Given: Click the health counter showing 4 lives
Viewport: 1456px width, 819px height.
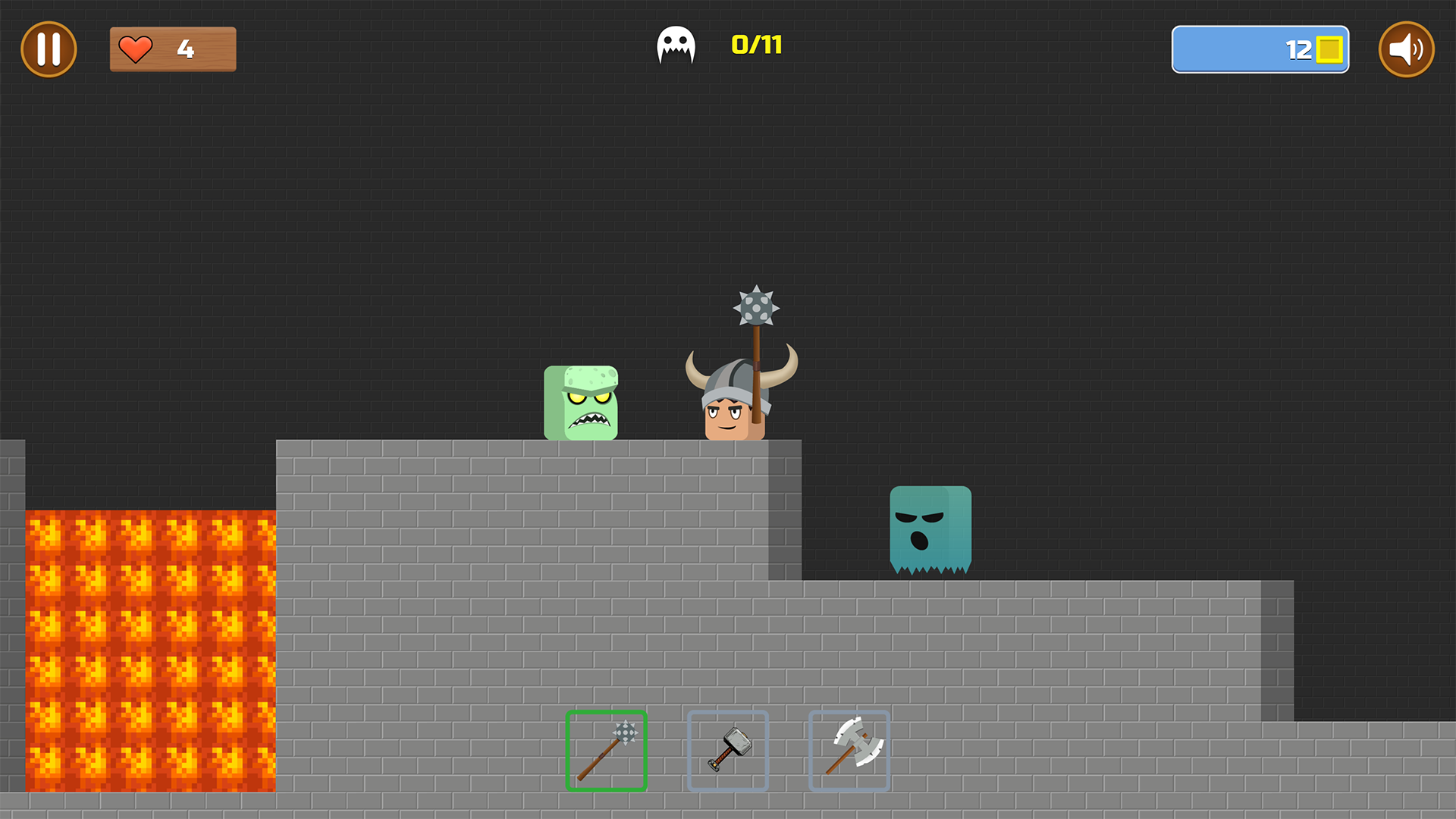Looking at the screenshot, I should (x=173, y=49).
